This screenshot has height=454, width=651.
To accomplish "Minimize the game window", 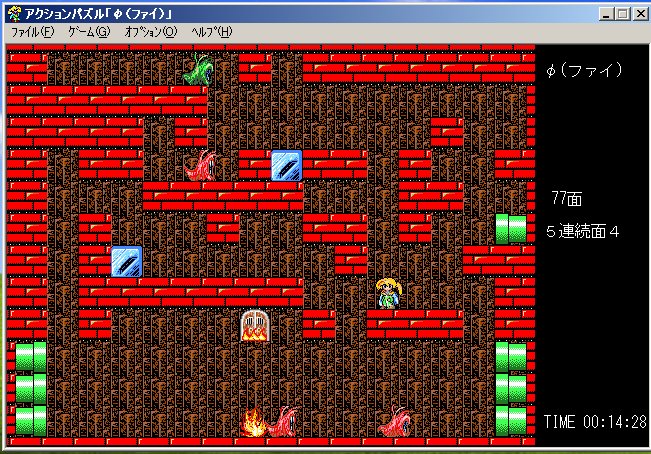I will coord(607,14).
